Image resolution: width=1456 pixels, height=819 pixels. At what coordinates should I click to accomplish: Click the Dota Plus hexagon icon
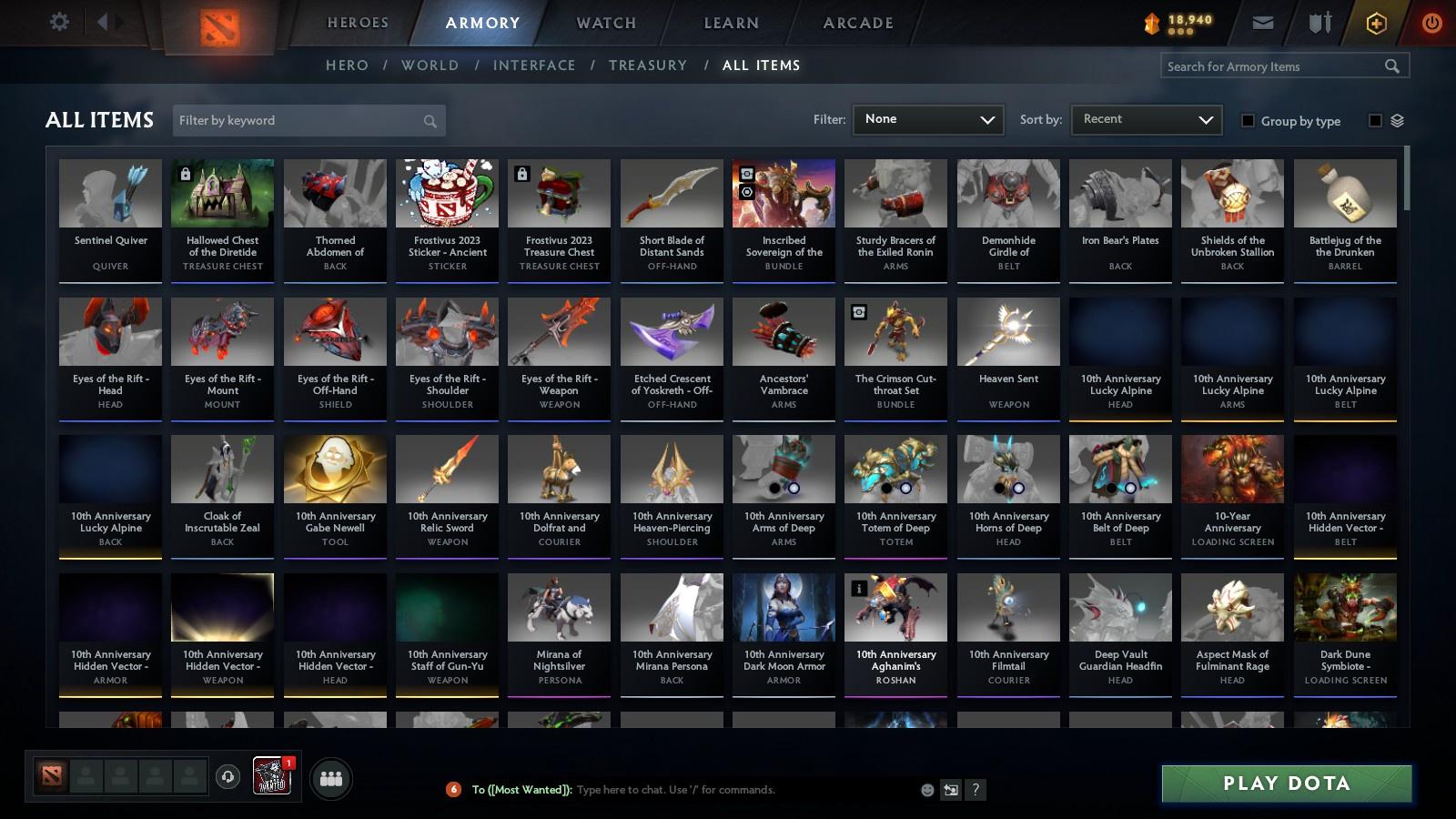1375,22
